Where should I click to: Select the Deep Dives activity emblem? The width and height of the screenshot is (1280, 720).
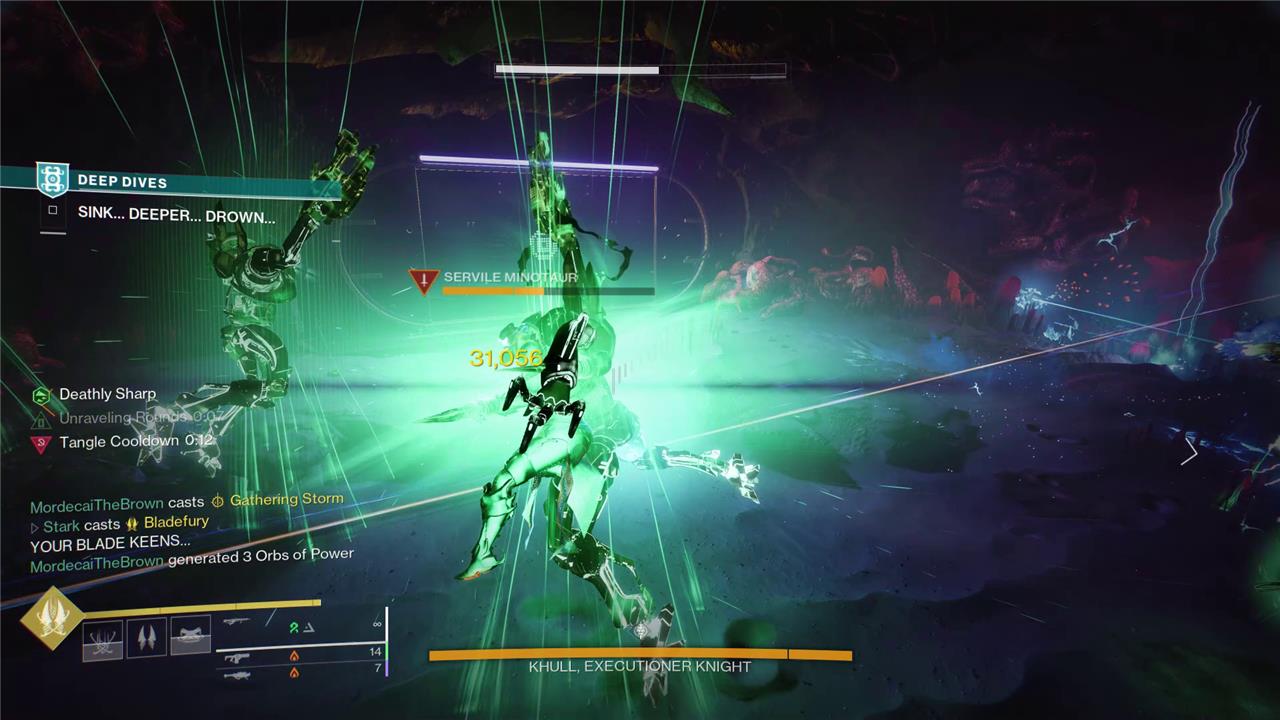52,180
